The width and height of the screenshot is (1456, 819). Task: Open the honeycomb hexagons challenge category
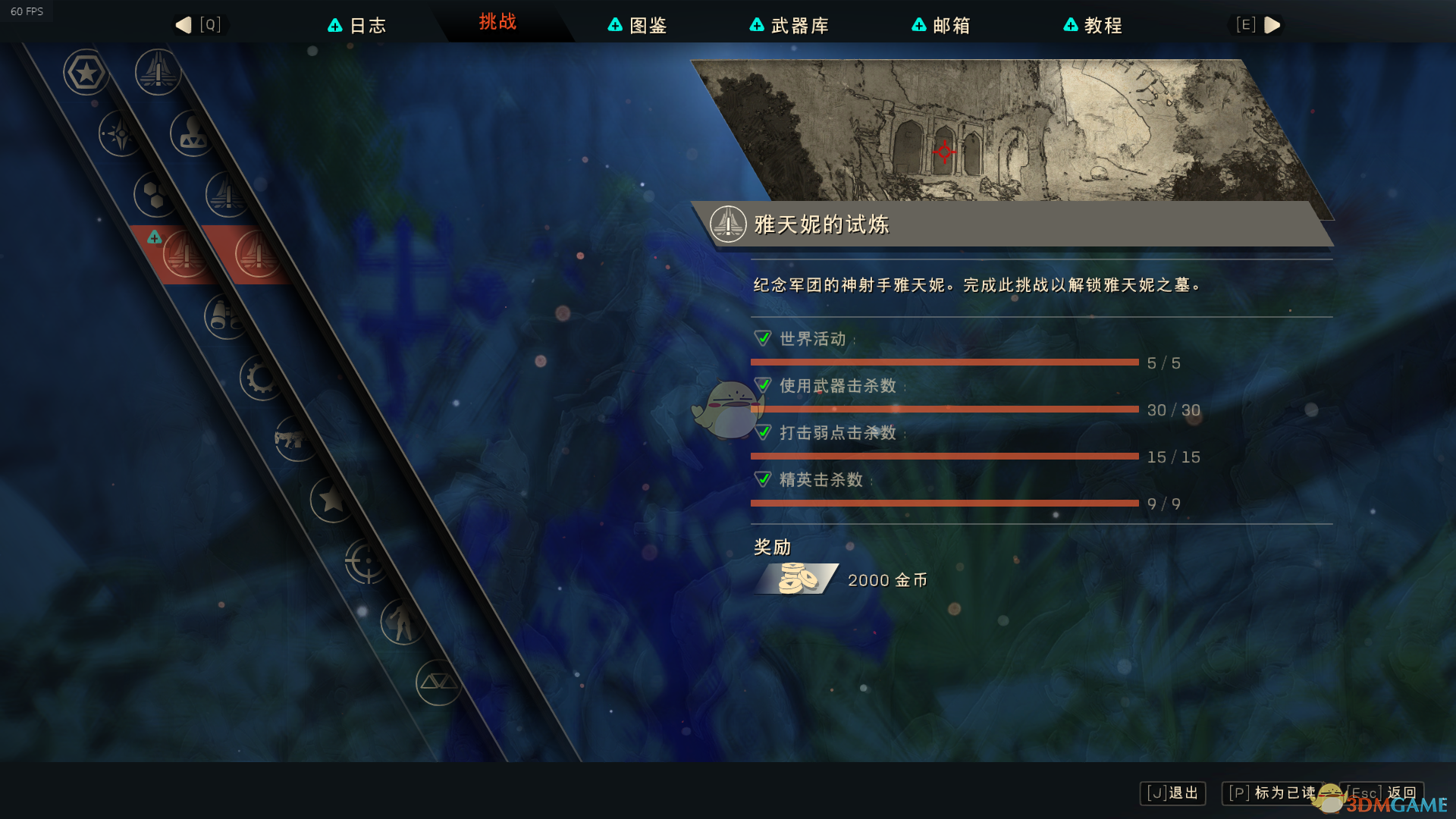pyautogui.click(x=155, y=195)
